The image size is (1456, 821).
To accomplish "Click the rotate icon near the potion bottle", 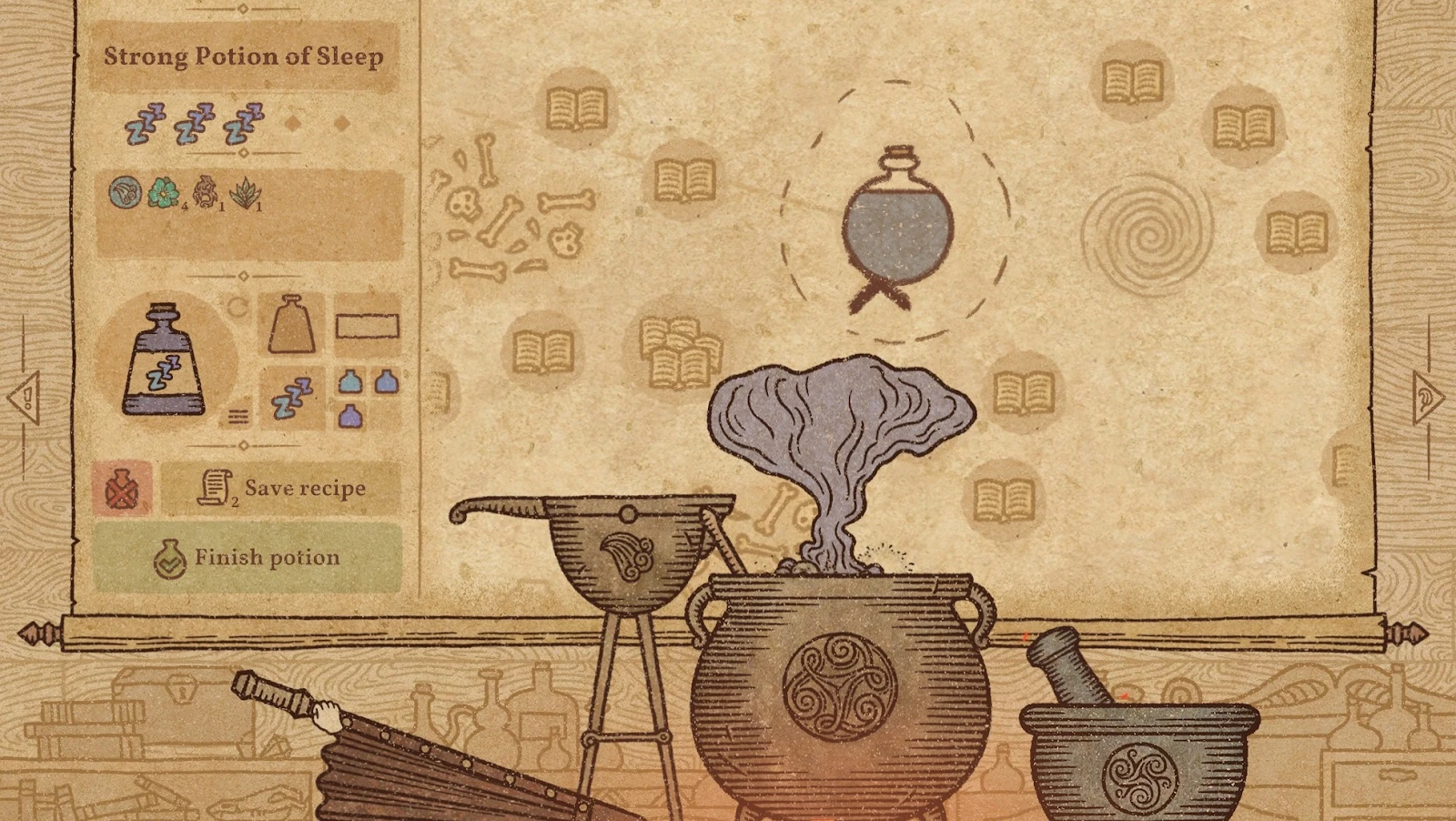I will pyautogui.click(x=238, y=304).
